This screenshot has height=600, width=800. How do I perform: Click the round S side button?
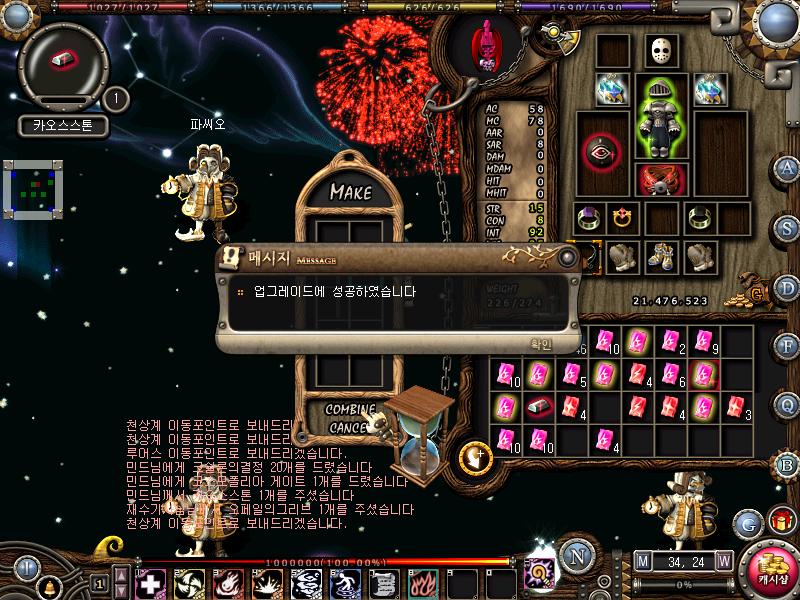click(x=787, y=227)
